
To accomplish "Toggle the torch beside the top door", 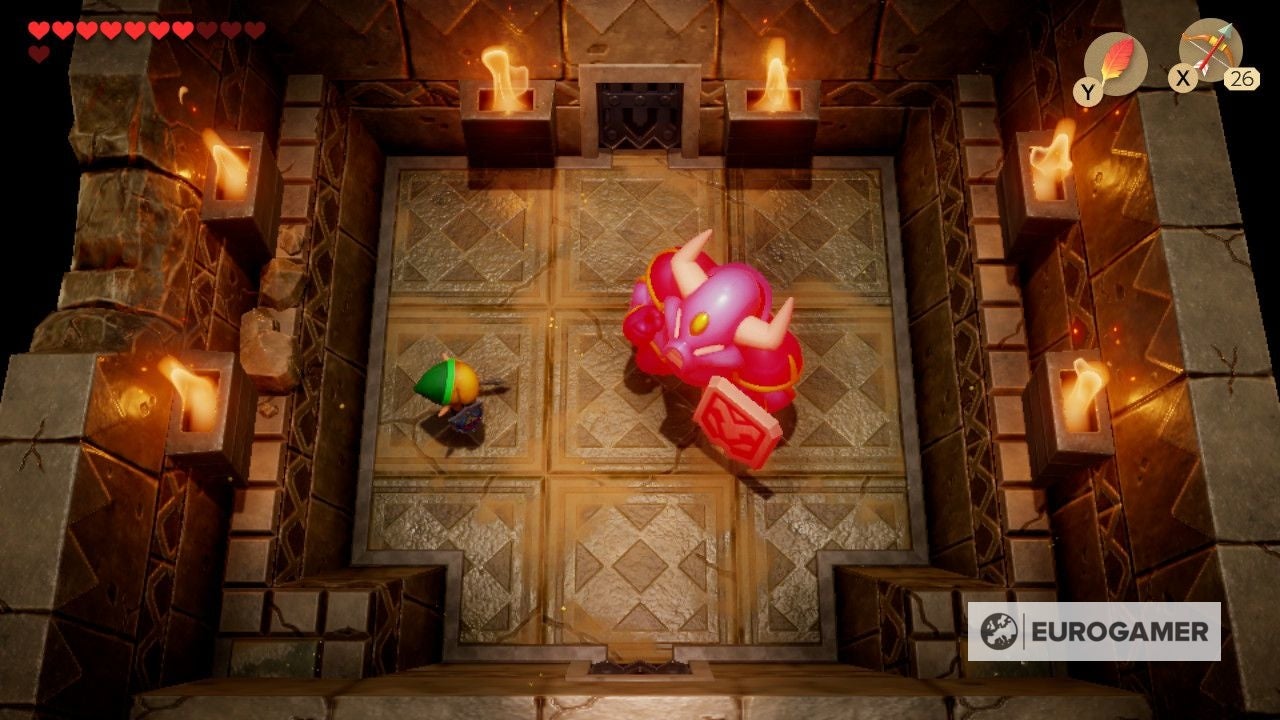I will coord(505,75).
